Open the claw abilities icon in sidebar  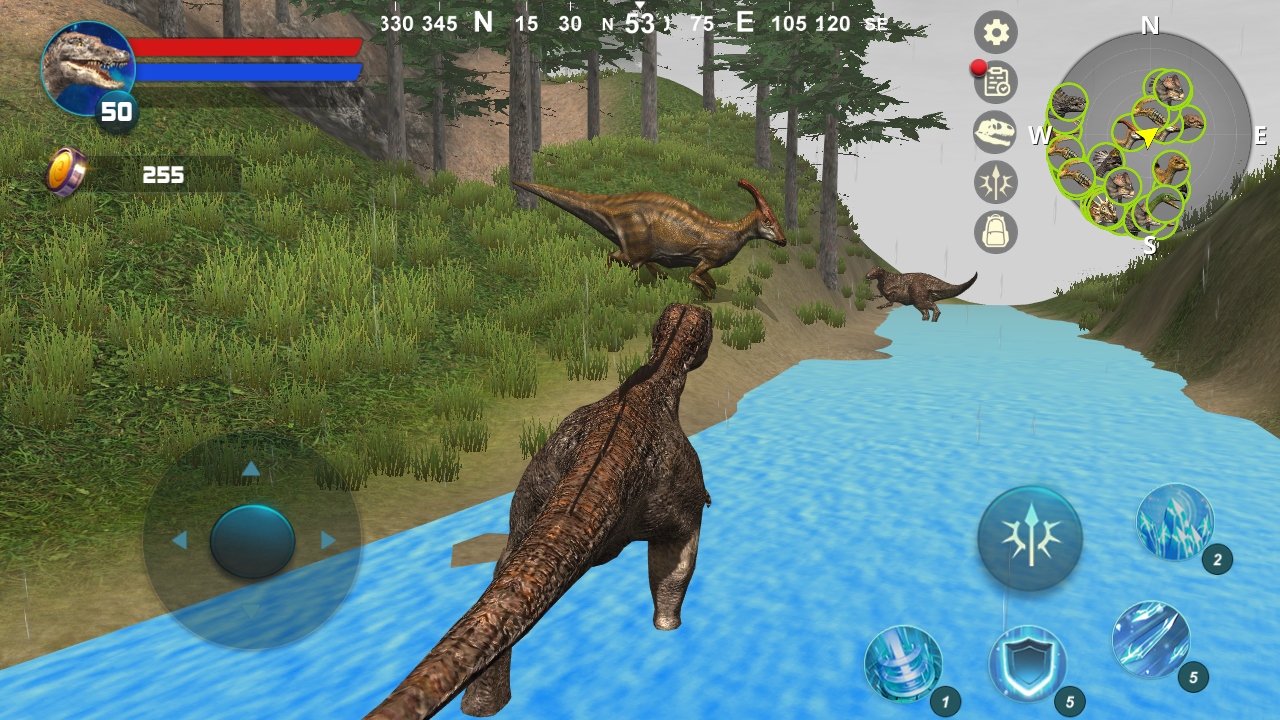pyautogui.click(x=995, y=182)
